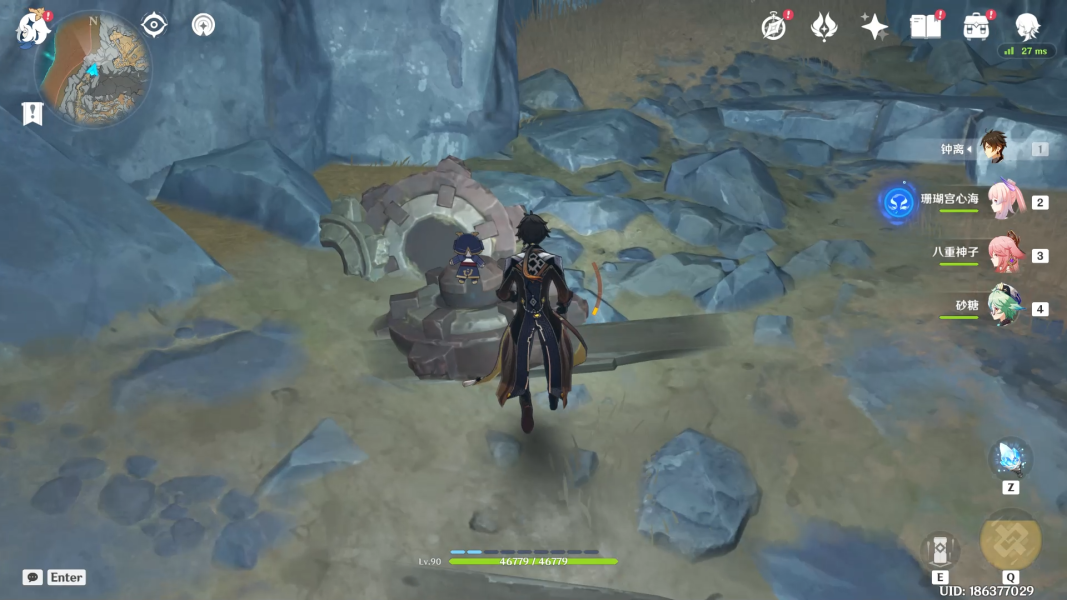Activate the elemental skill icon
The width and height of the screenshot is (1067, 600).
(940, 550)
